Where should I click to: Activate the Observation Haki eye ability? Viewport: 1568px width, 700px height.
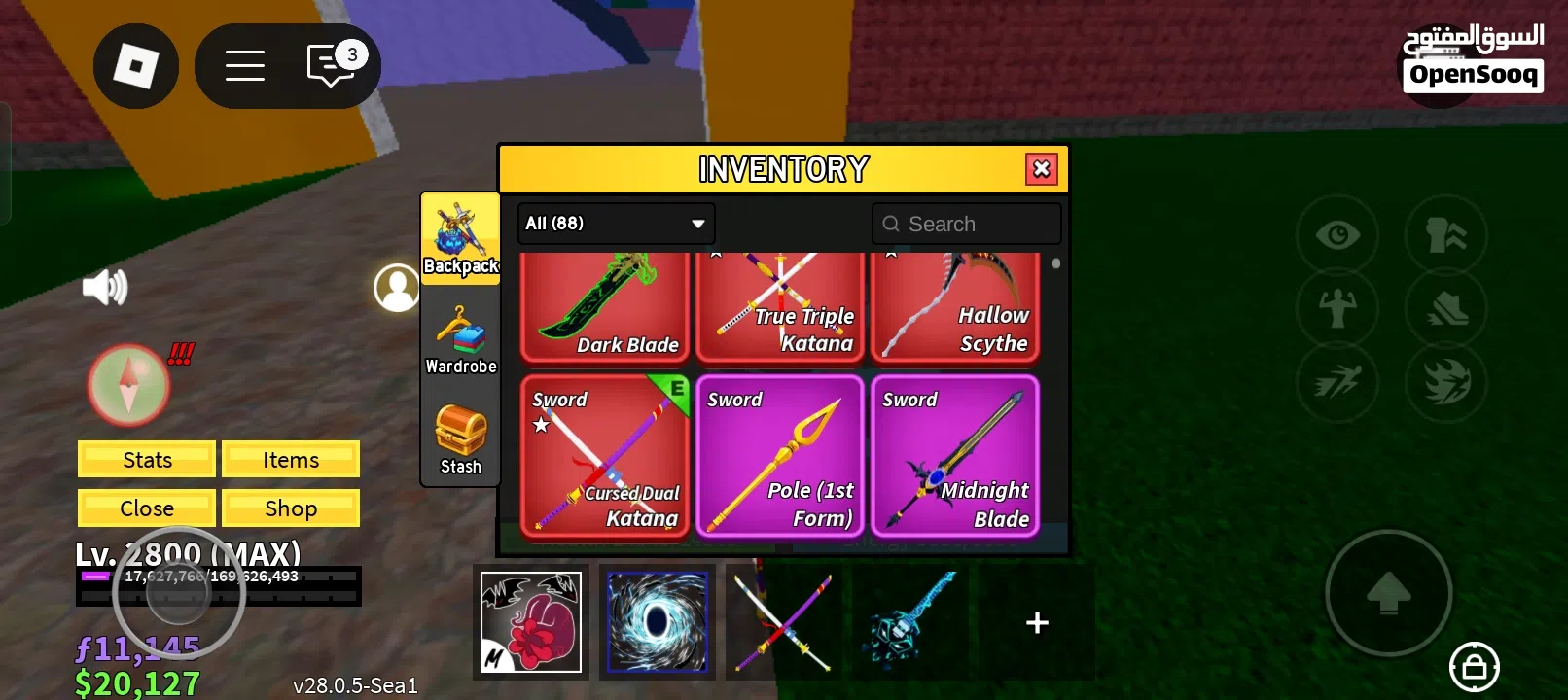point(1337,234)
